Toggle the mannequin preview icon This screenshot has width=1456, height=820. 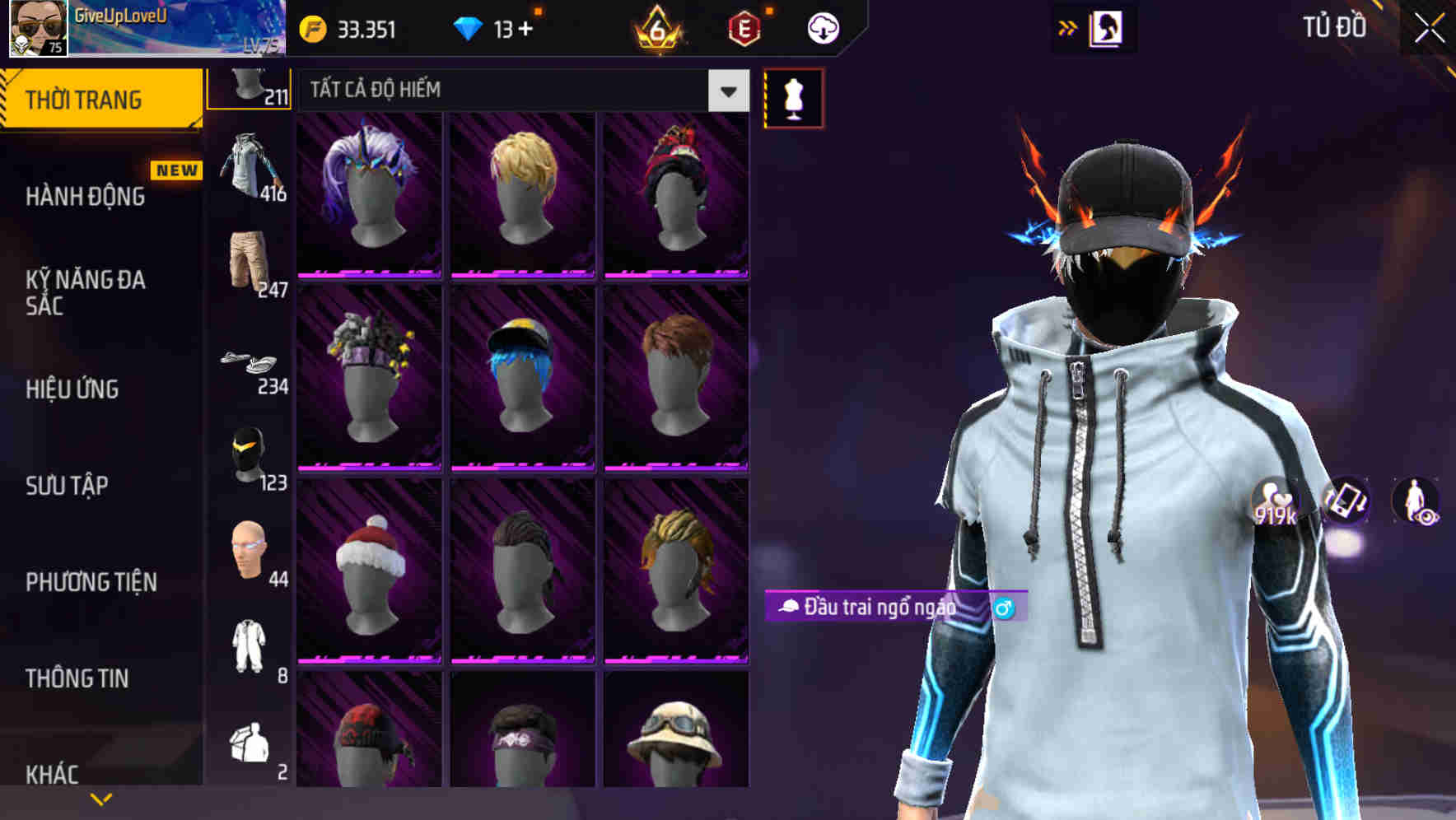pyautogui.click(x=792, y=96)
